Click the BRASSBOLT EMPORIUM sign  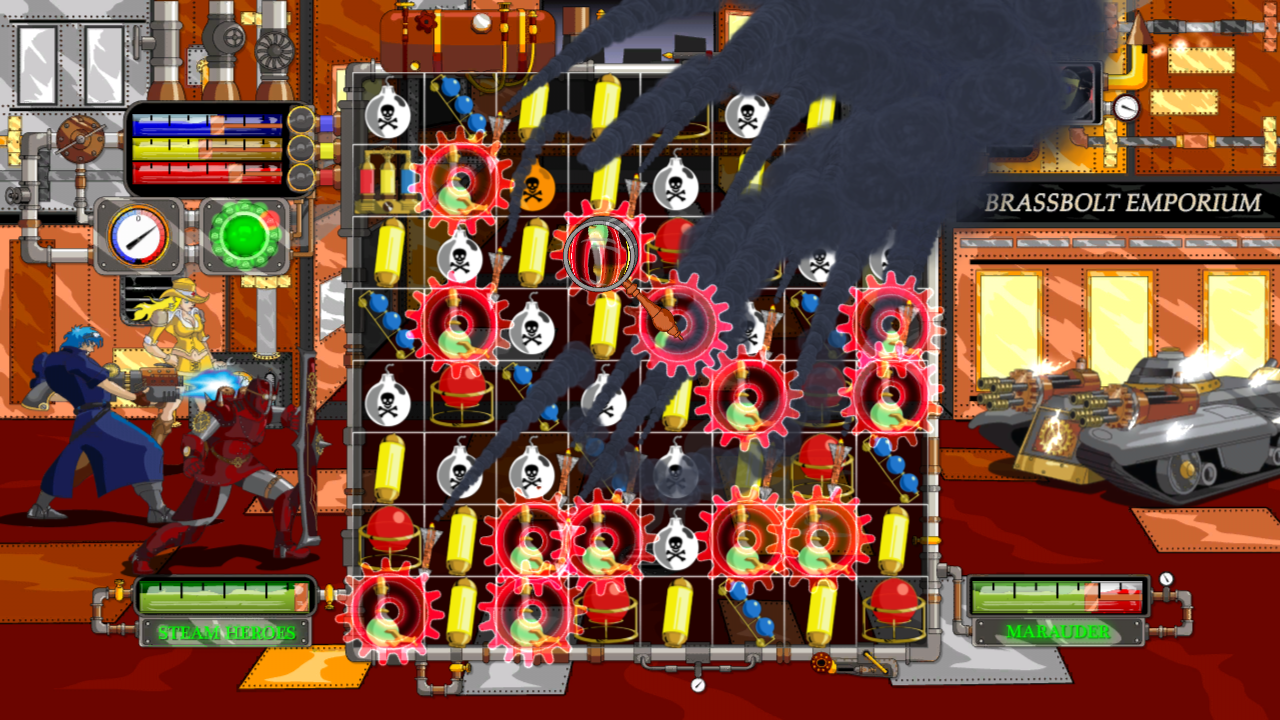coord(1120,202)
